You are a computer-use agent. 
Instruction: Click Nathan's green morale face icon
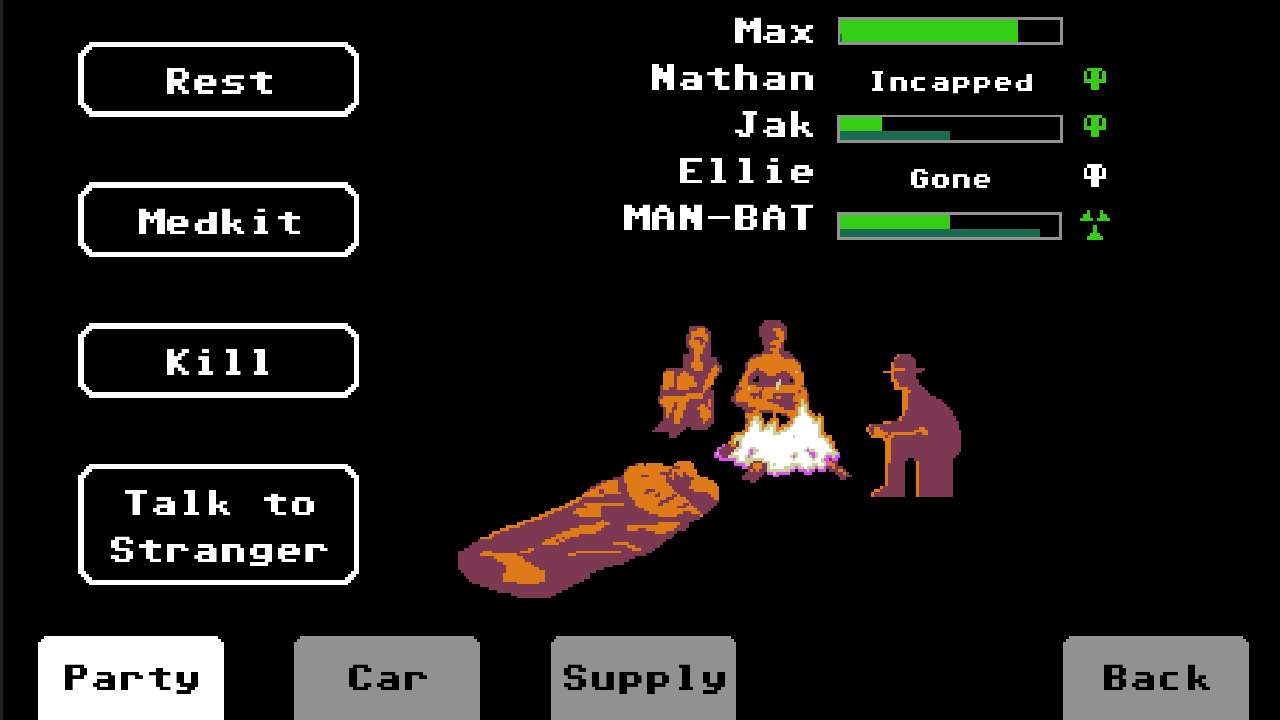(x=1096, y=80)
